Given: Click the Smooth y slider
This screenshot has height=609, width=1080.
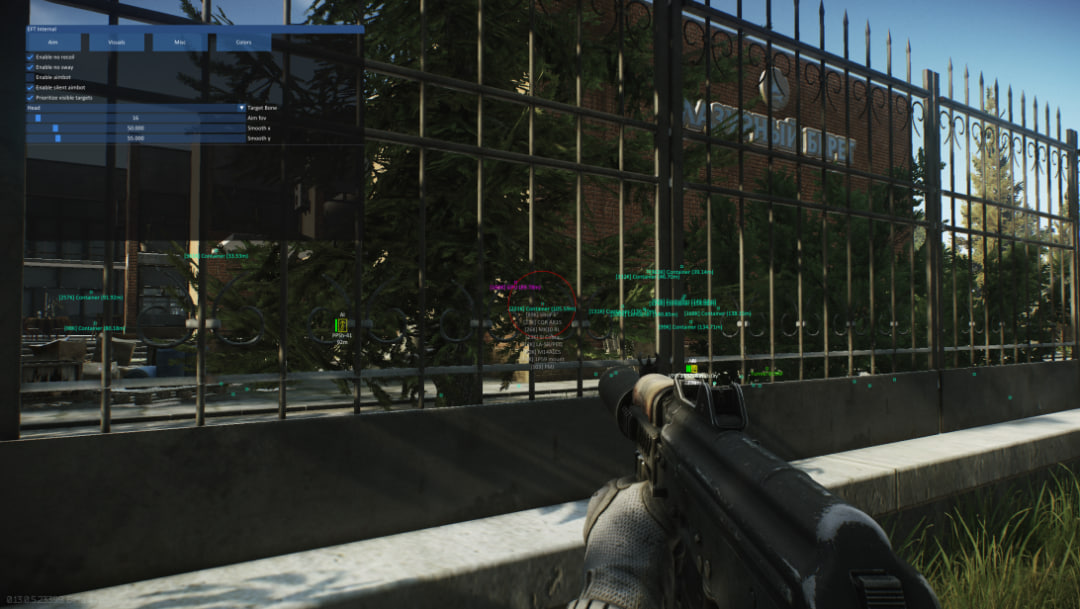Looking at the screenshot, I should [x=135, y=138].
